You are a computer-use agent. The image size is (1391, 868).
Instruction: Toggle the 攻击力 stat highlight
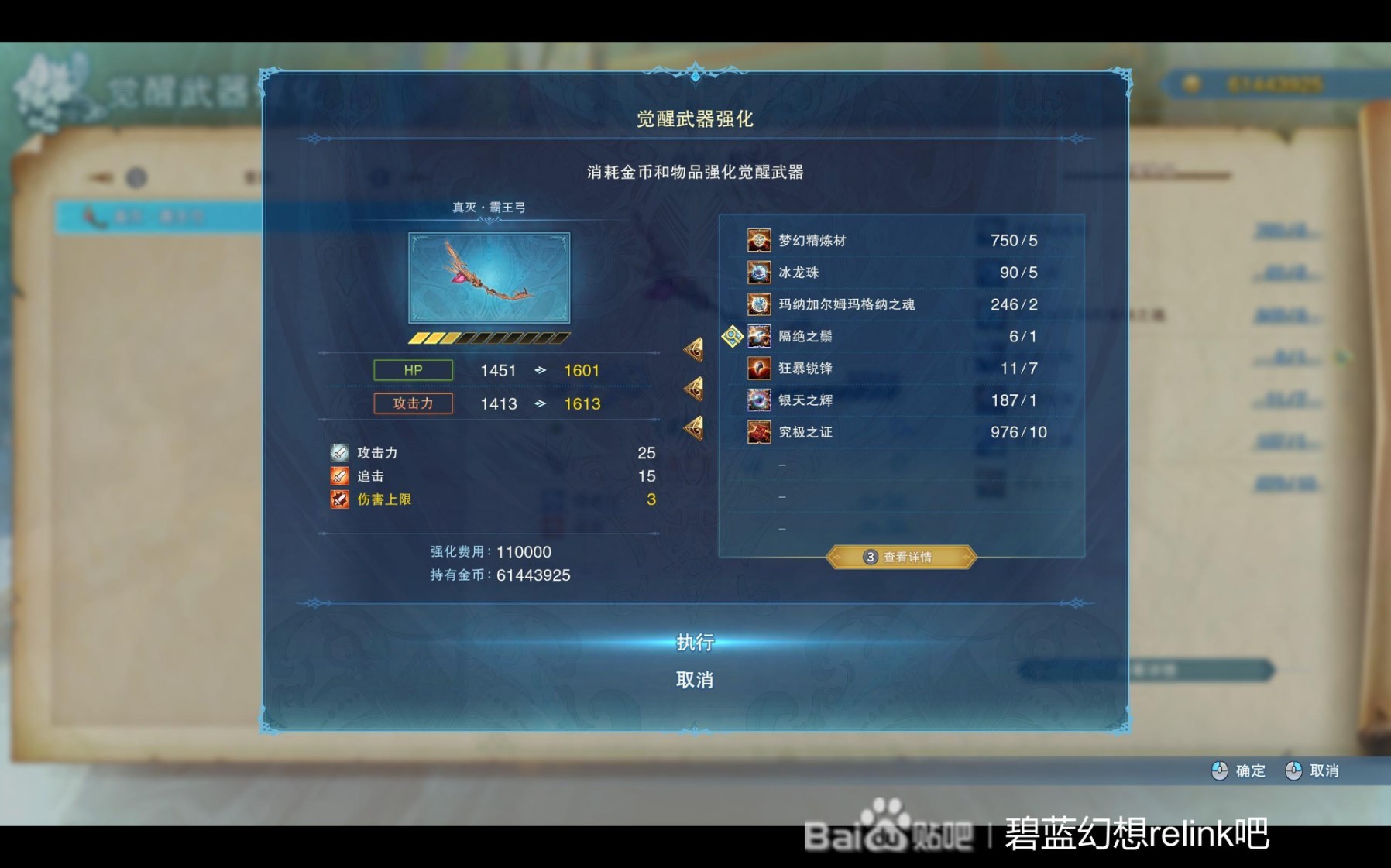[x=413, y=403]
